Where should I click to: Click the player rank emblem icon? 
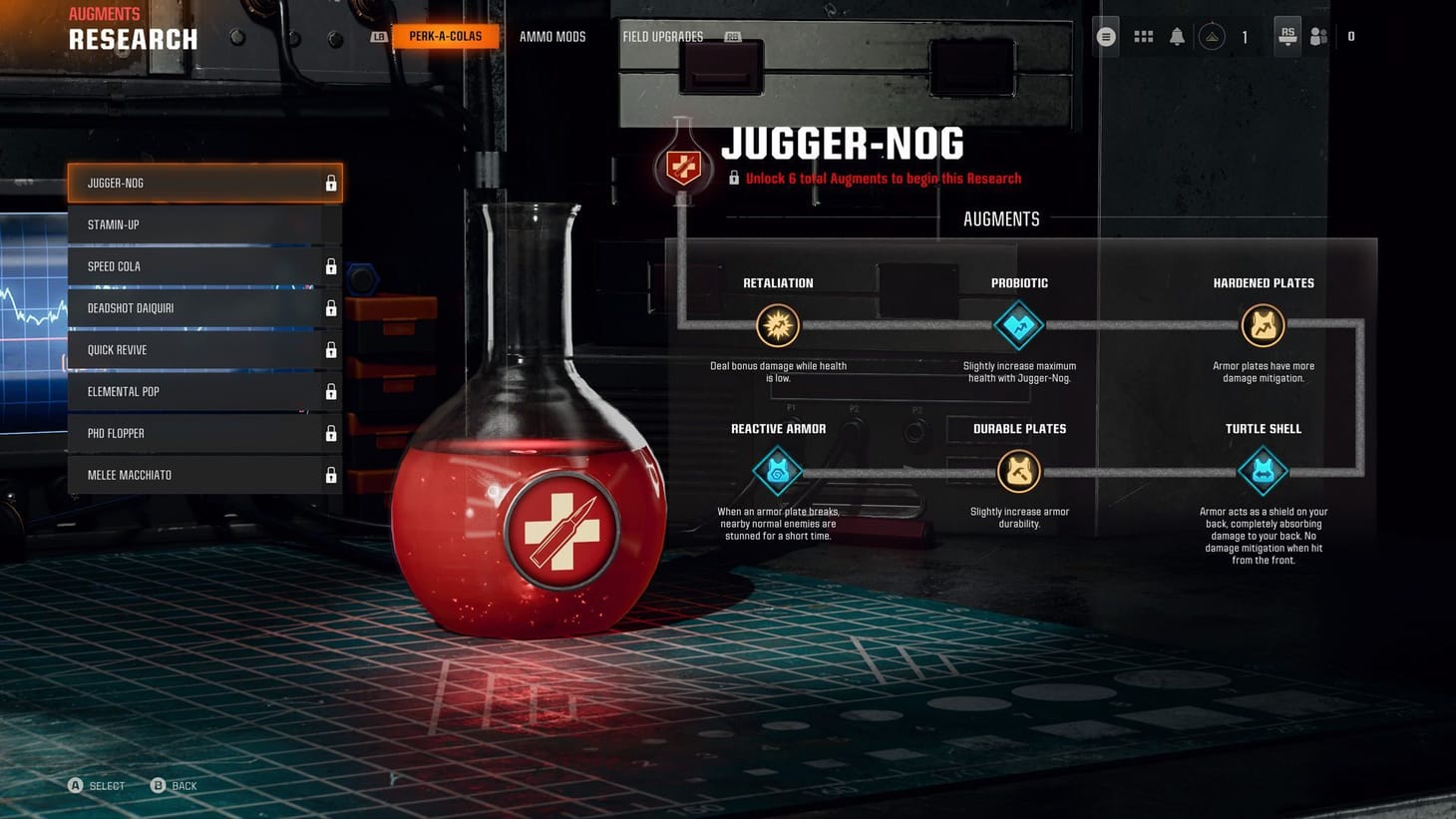pos(1212,36)
